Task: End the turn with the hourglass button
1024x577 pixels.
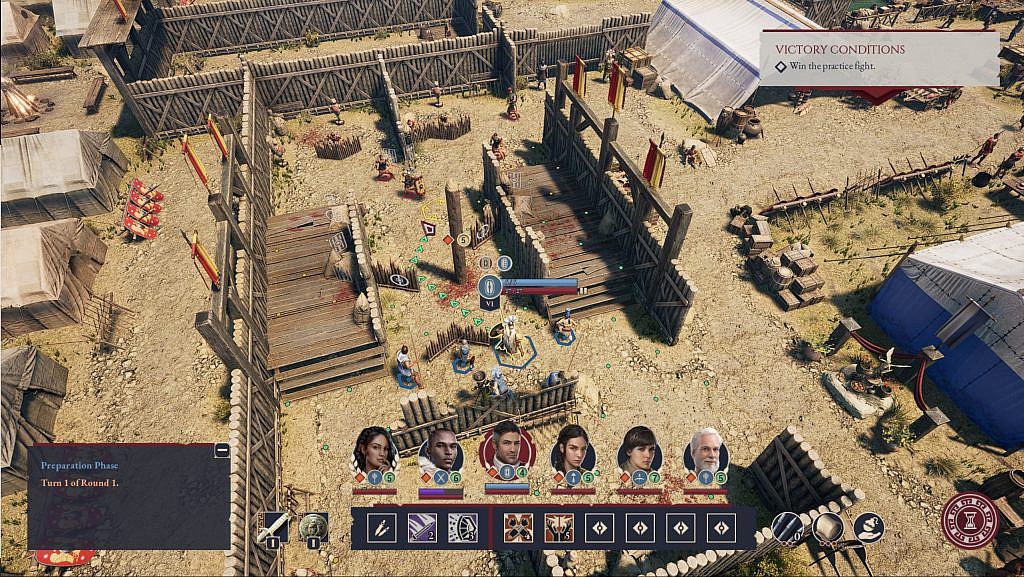Action: (969, 520)
